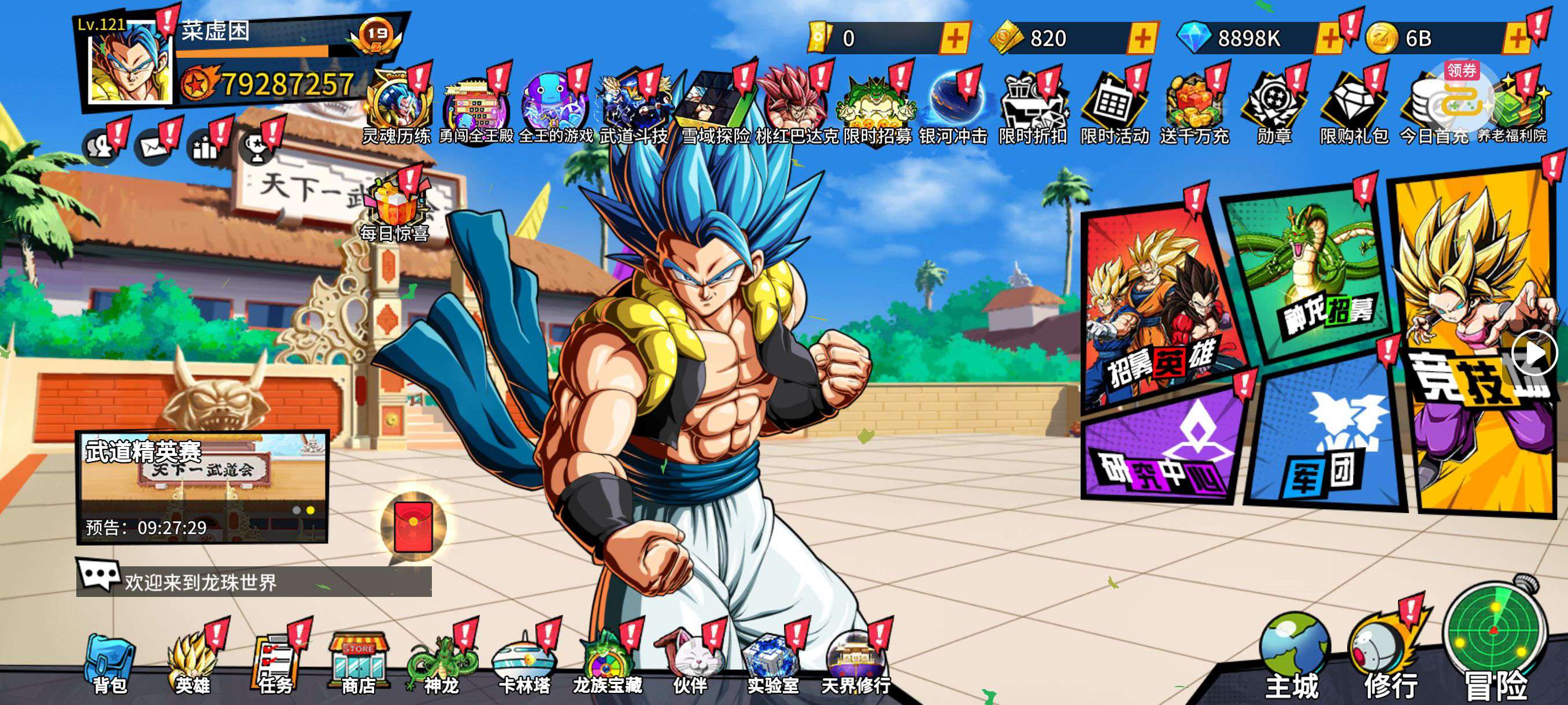Open the 背包 backpack
1568x705 pixels.
(x=110, y=664)
